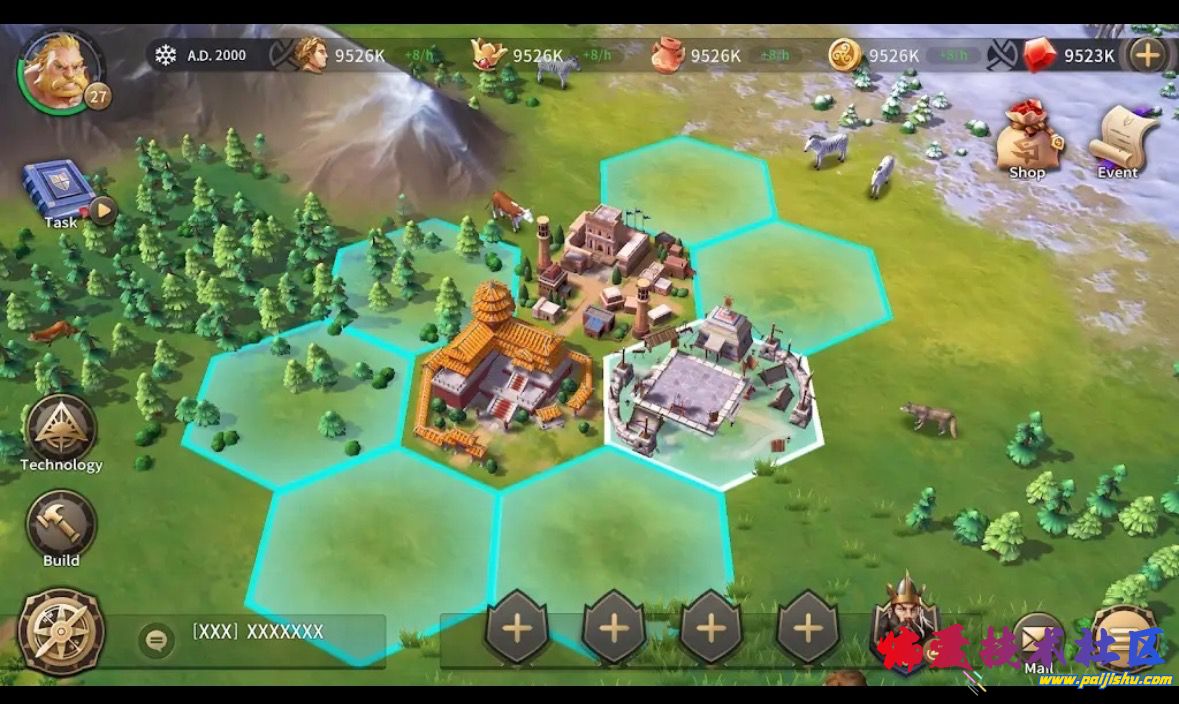Add more red gems with plus button

click(x=1148, y=55)
